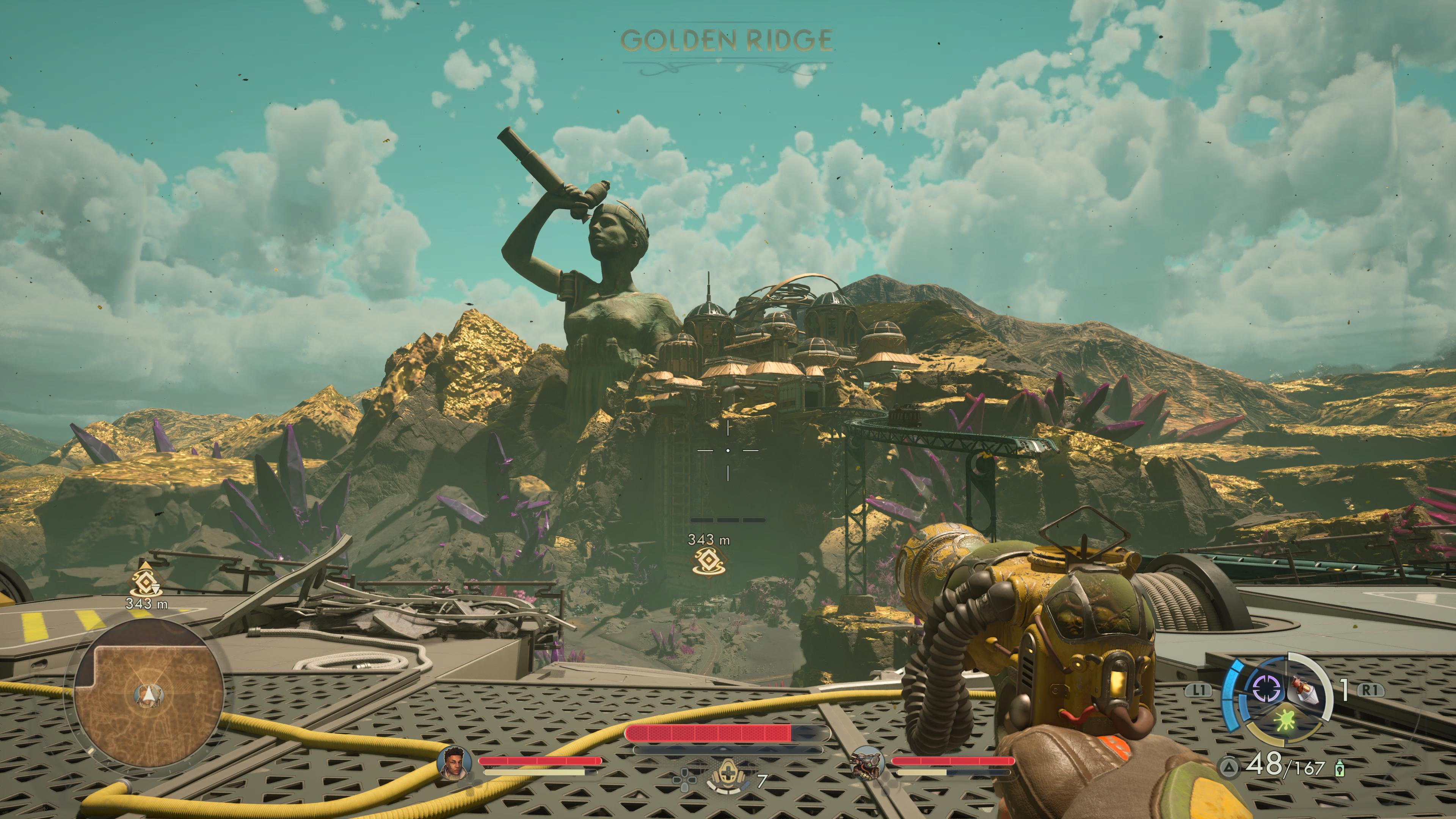Click the quest waypoint below the crosshair
This screenshot has height=819, width=1456.
pos(708,561)
